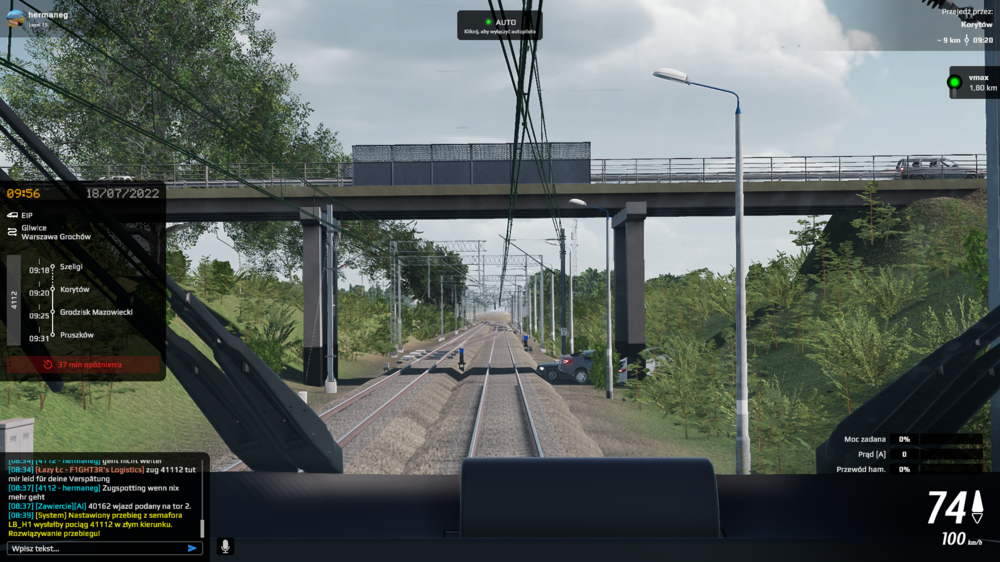Click the 37 min delay banner
This screenshot has width=1000, height=562.
click(x=83, y=365)
